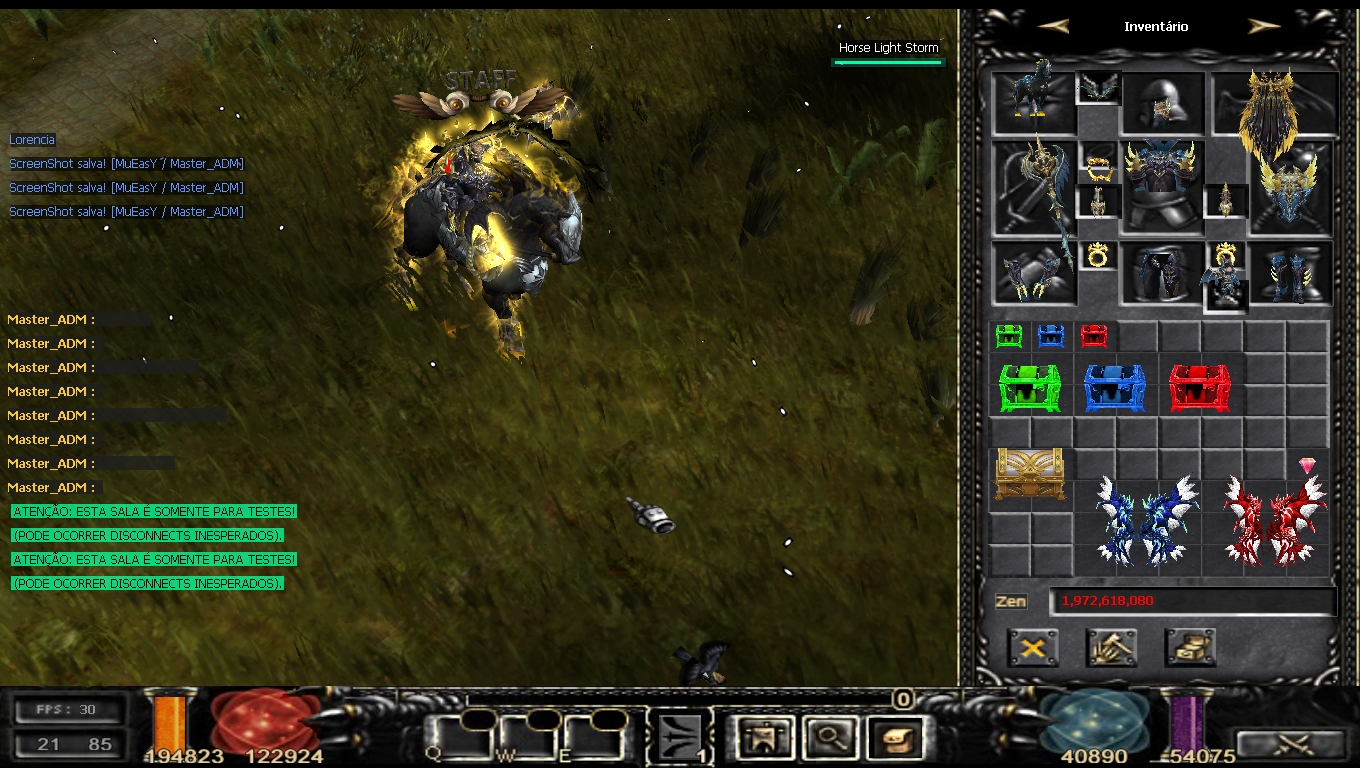Pick the large red chest in the inventory
The image size is (1360, 768).
tap(1200, 388)
